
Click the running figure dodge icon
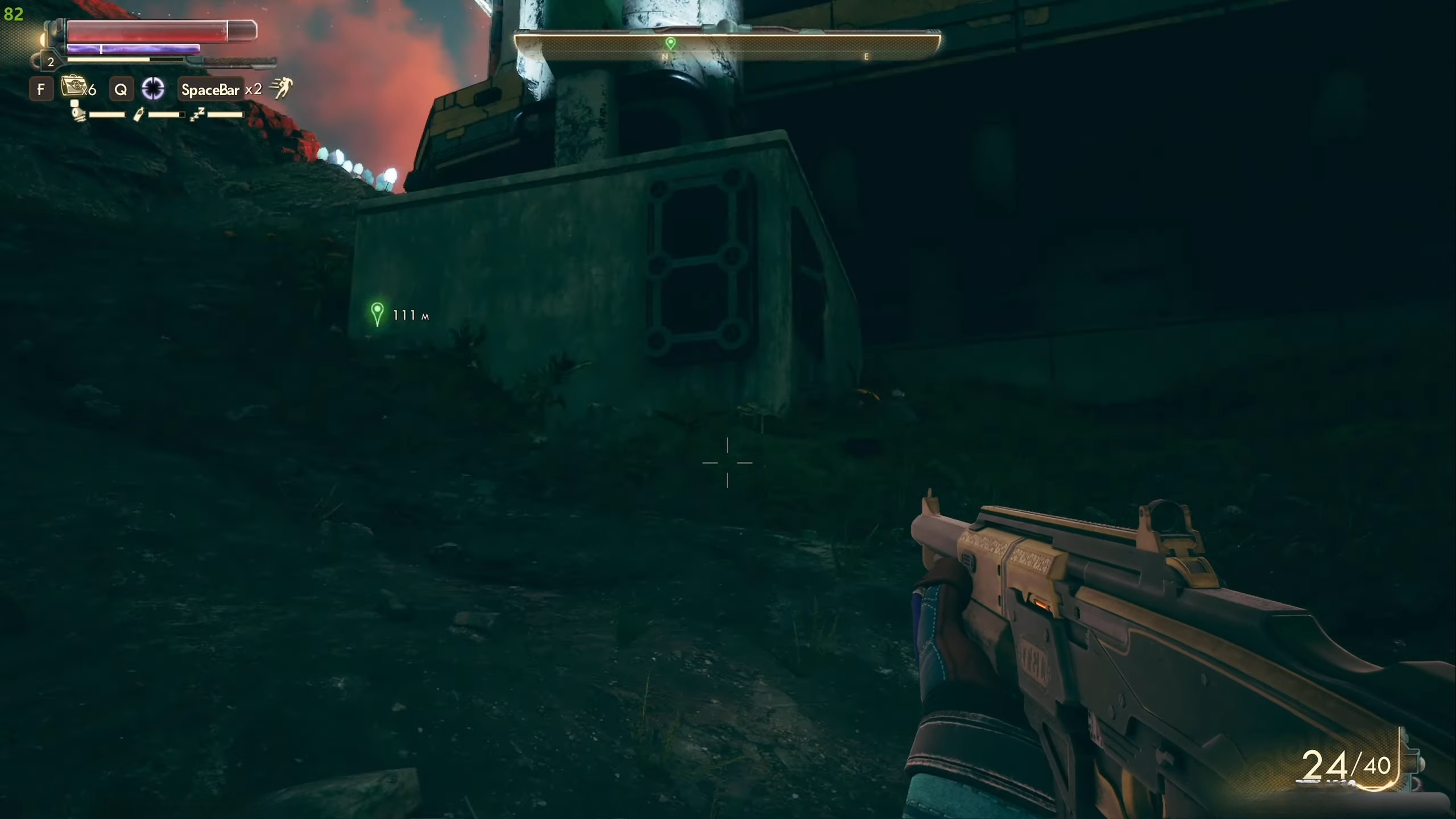click(280, 88)
